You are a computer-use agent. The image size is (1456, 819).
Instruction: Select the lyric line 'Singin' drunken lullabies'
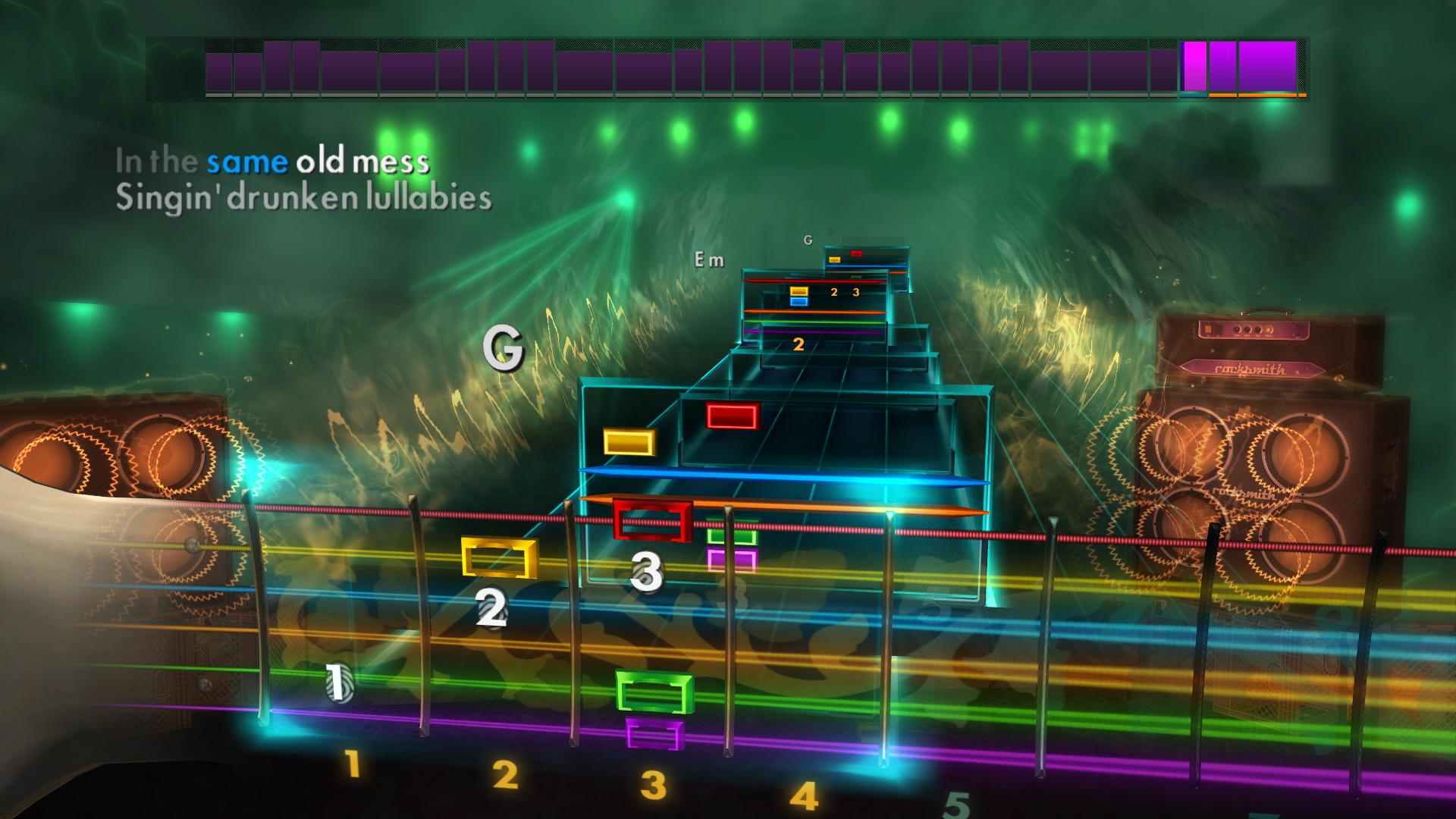tap(303, 199)
